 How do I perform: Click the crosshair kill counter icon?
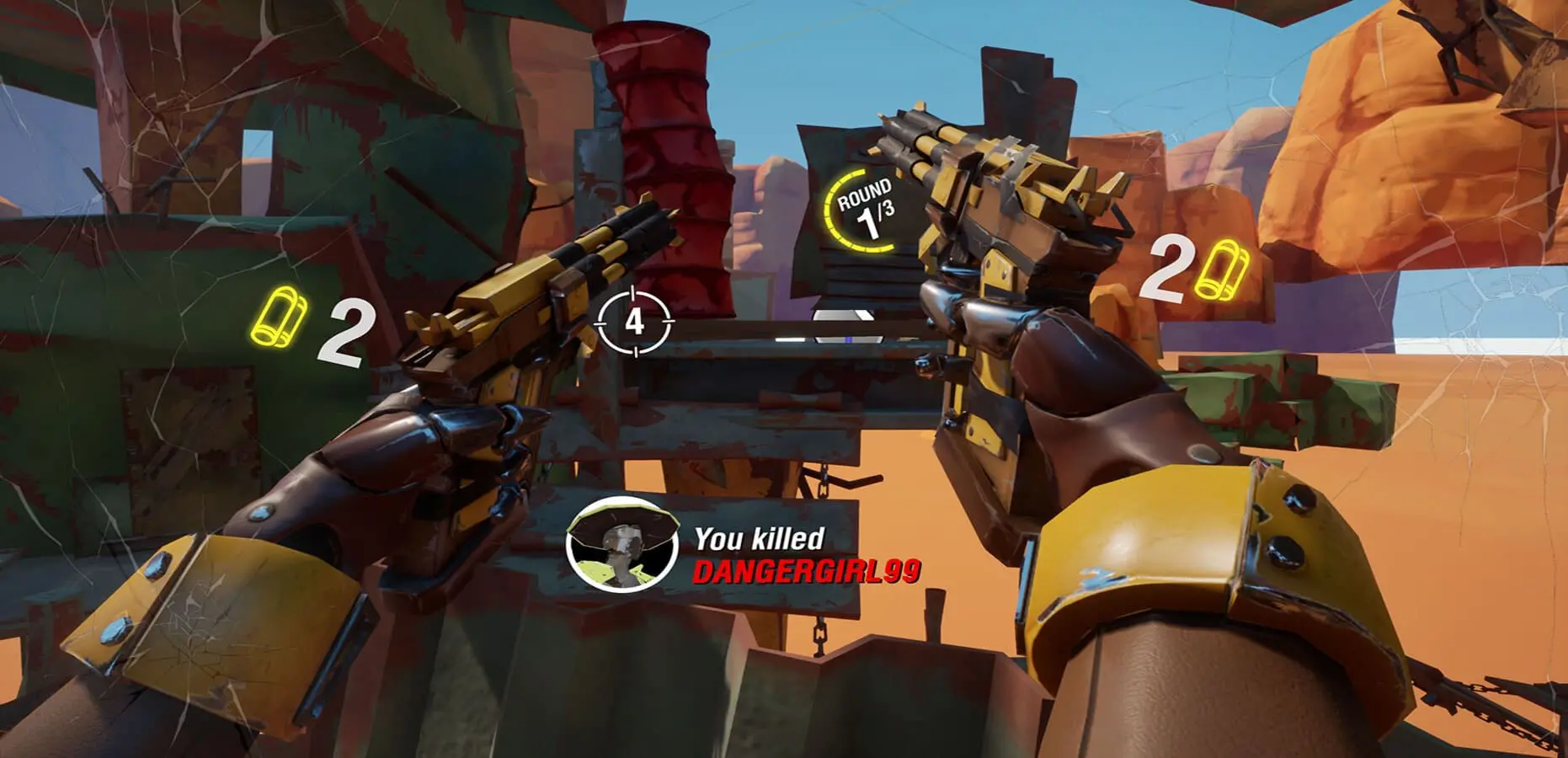point(634,321)
